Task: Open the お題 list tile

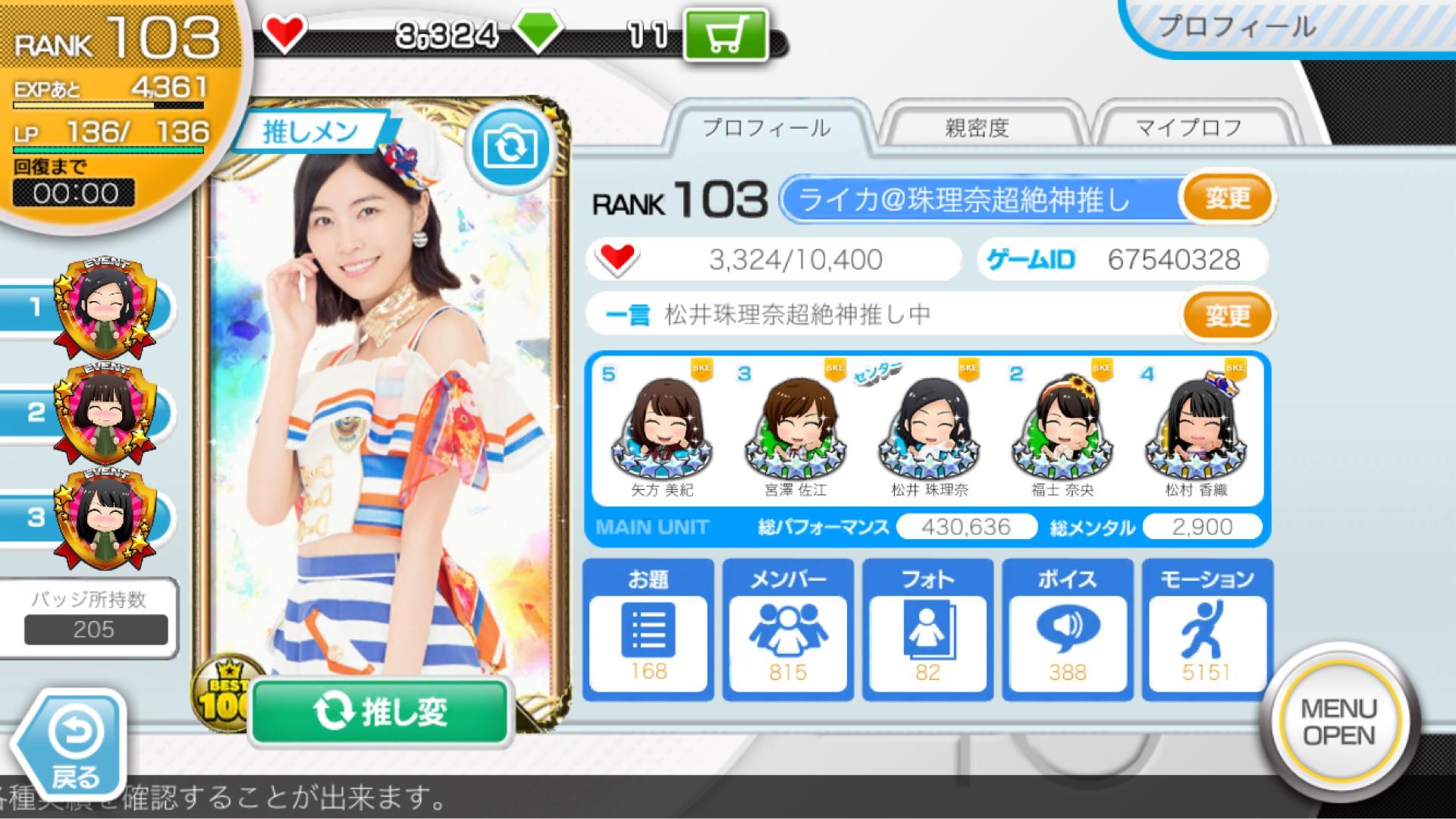Action: coord(648,629)
